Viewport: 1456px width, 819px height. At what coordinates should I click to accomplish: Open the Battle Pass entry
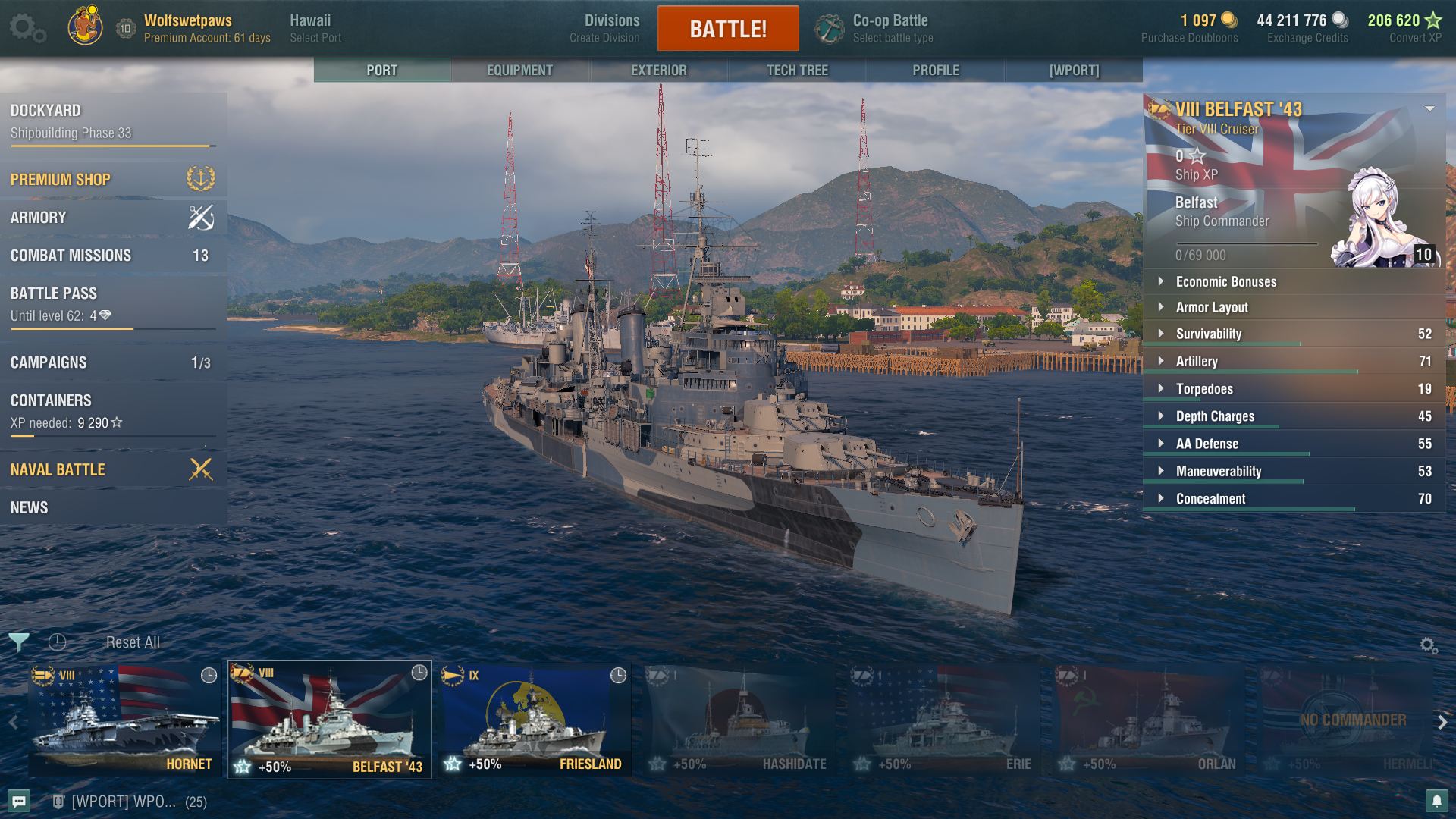pyautogui.click(x=112, y=303)
